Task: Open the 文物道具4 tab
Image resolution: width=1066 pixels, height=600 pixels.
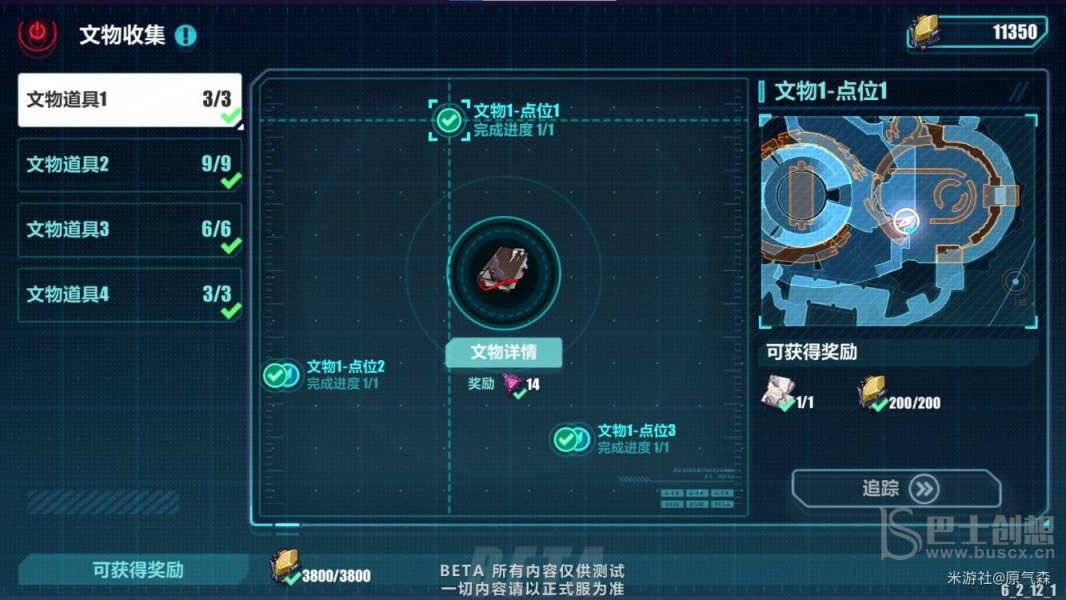Action: click(x=130, y=295)
